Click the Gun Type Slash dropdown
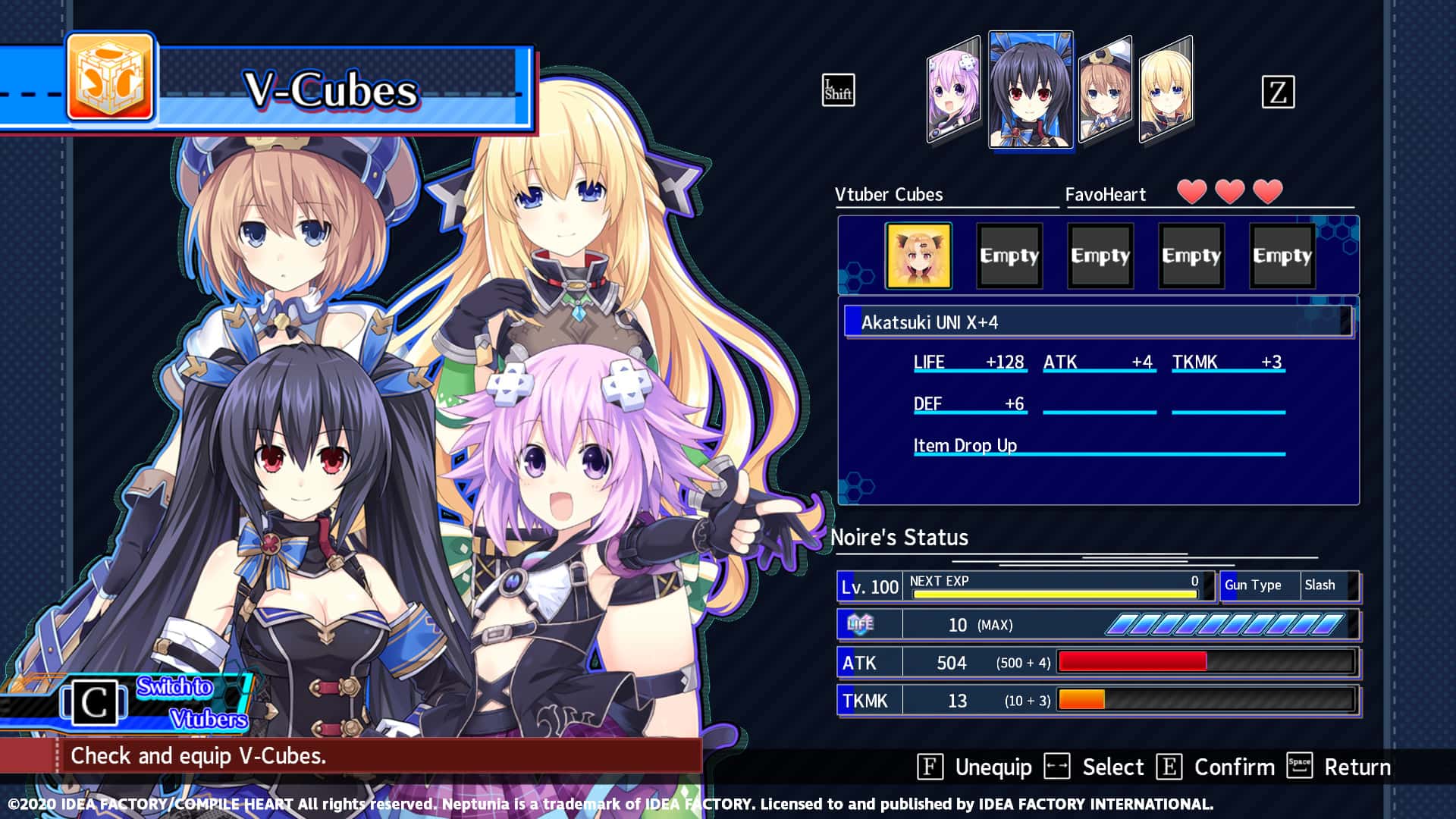The width and height of the screenshot is (1456, 819). (1289, 585)
